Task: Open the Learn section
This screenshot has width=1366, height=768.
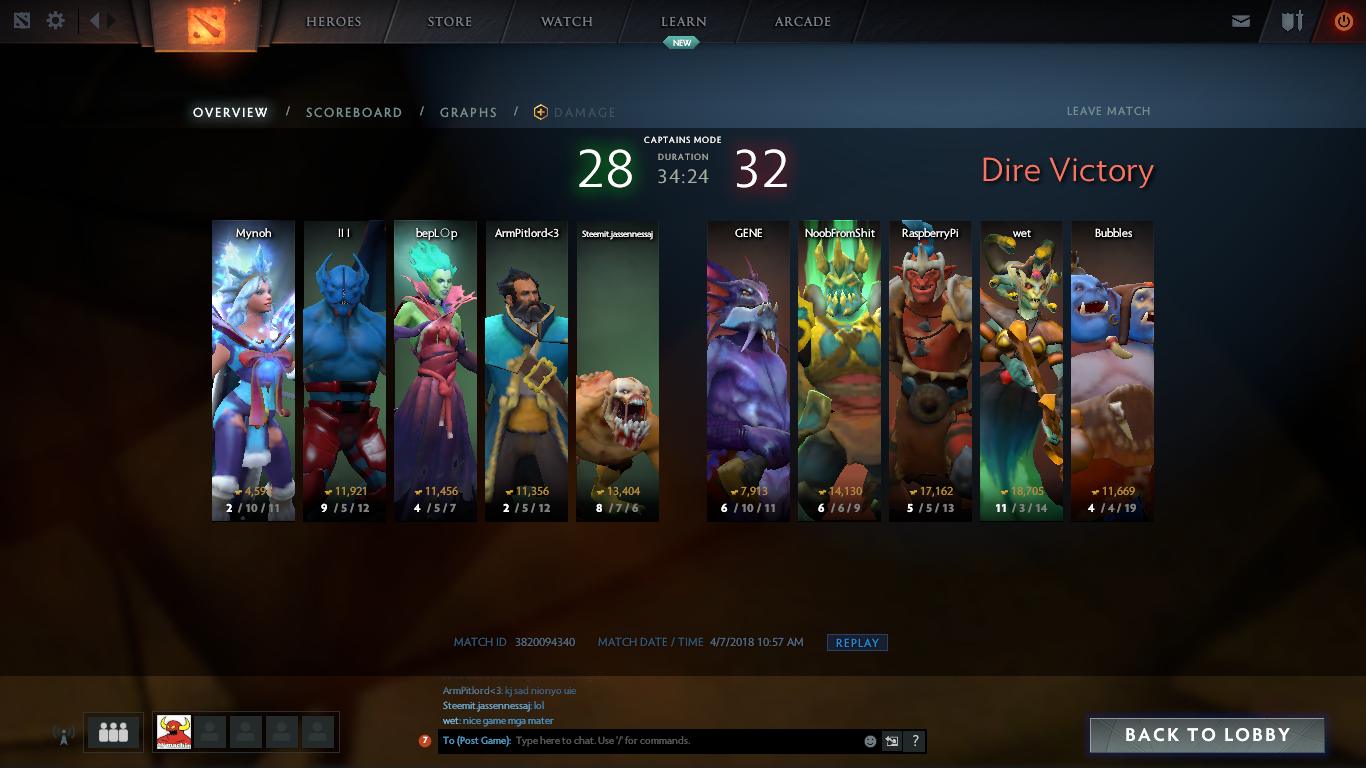Action: [683, 21]
